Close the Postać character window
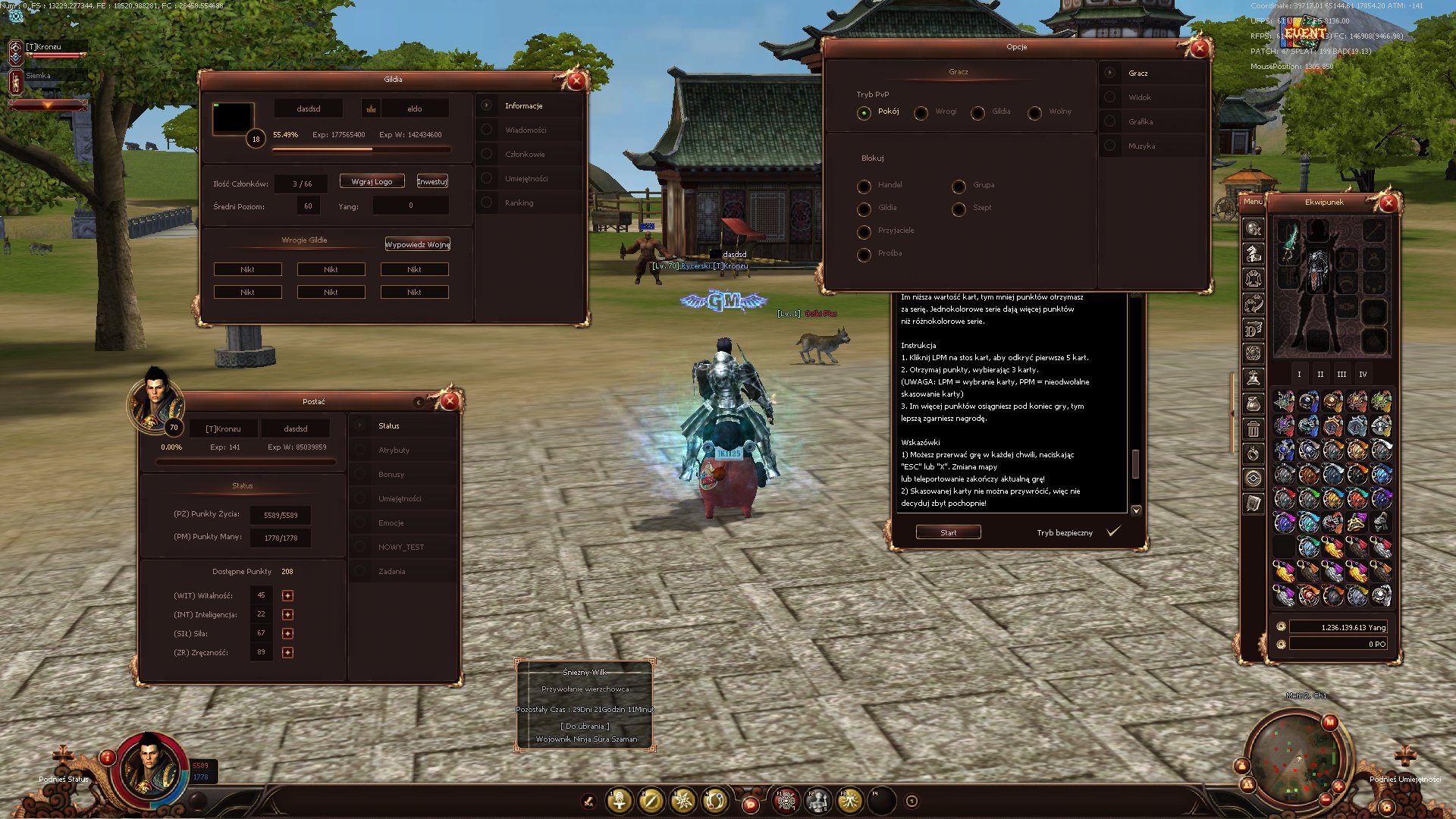The width and height of the screenshot is (1456, 819). pos(450,401)
